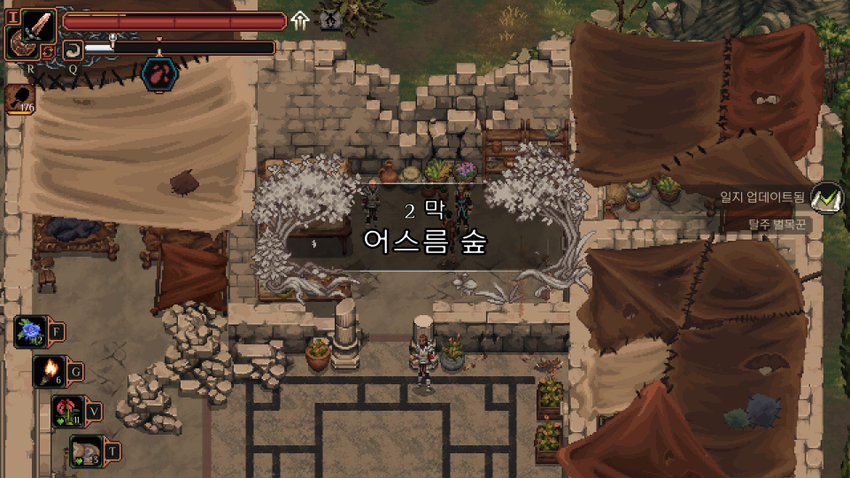Screen dimensions: 850x478
Task: Click the hexagonal red rage ability icon
Action: [x=159, y=72]
